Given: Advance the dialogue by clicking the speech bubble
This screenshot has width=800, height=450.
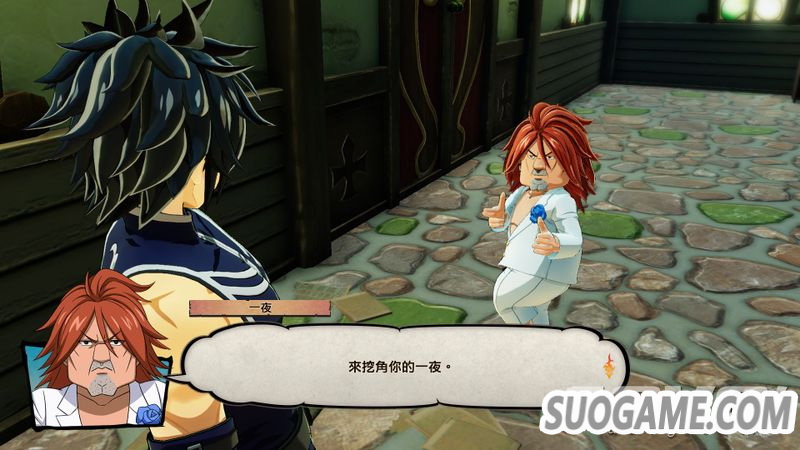Looking at the screenshot, I should coord(400,366).
